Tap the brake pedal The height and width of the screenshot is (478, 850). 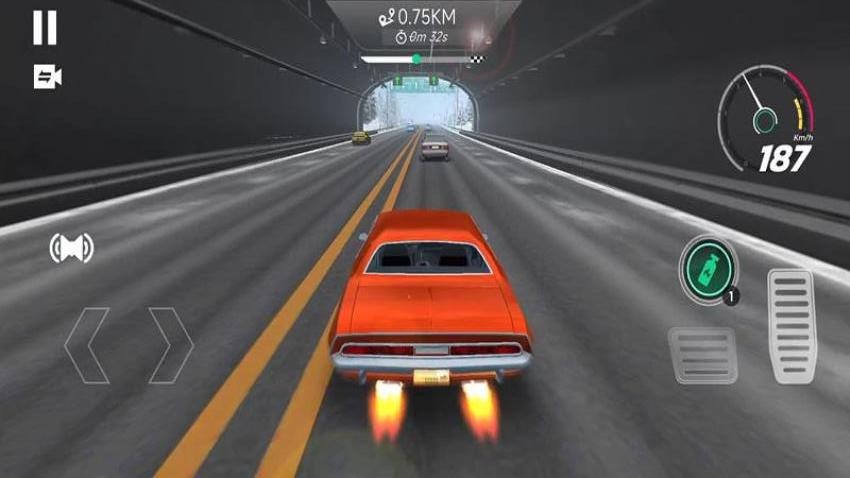(x=702, y=354)
